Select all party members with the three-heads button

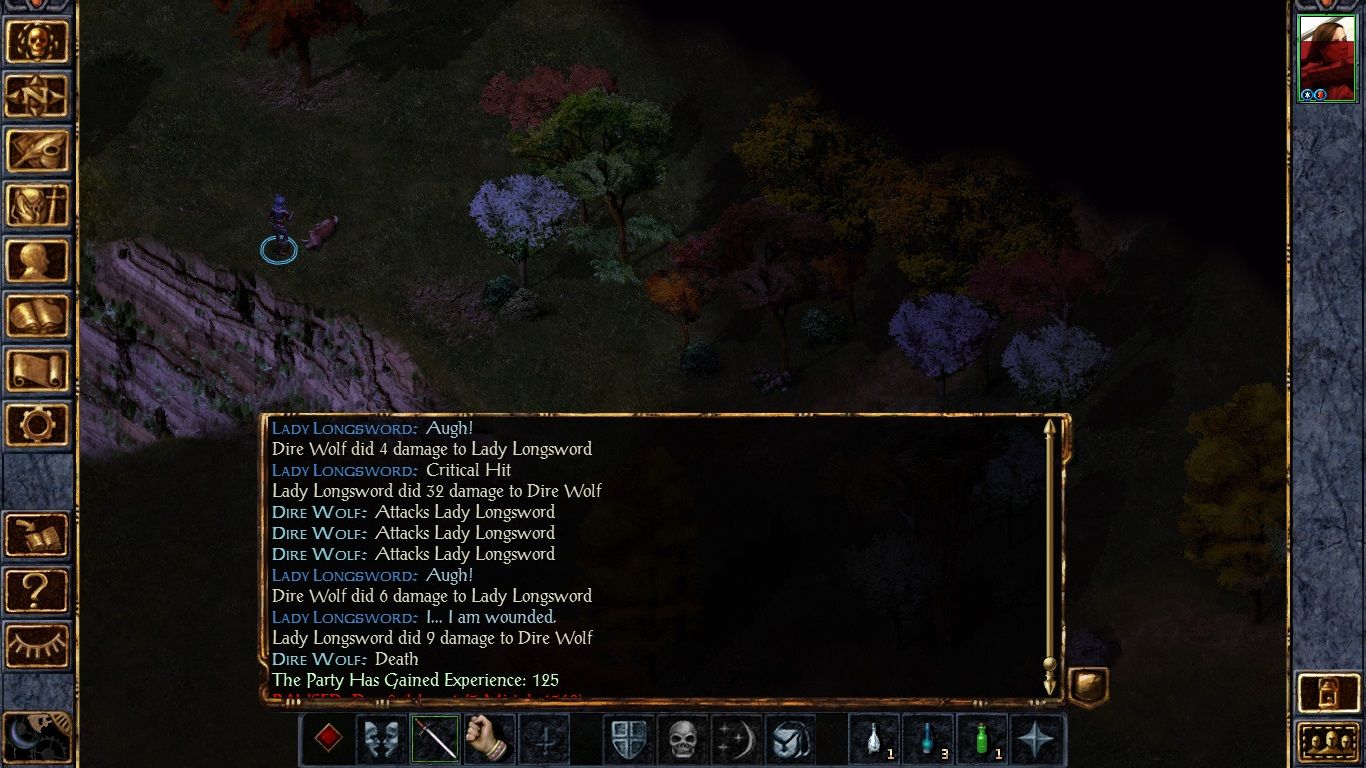point(1327,743)
